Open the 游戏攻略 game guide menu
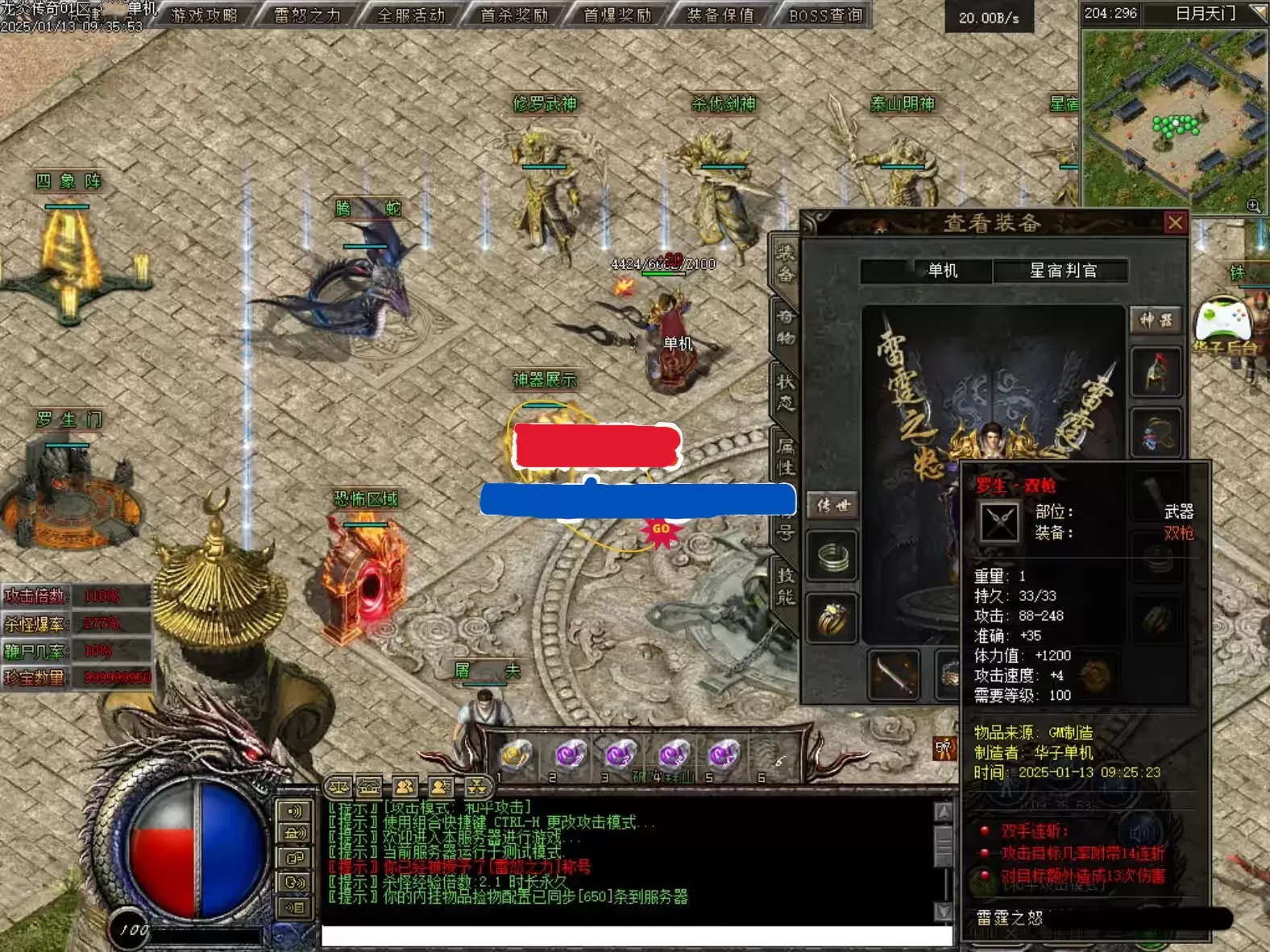The image size is (1270, 952). point(205,14)
